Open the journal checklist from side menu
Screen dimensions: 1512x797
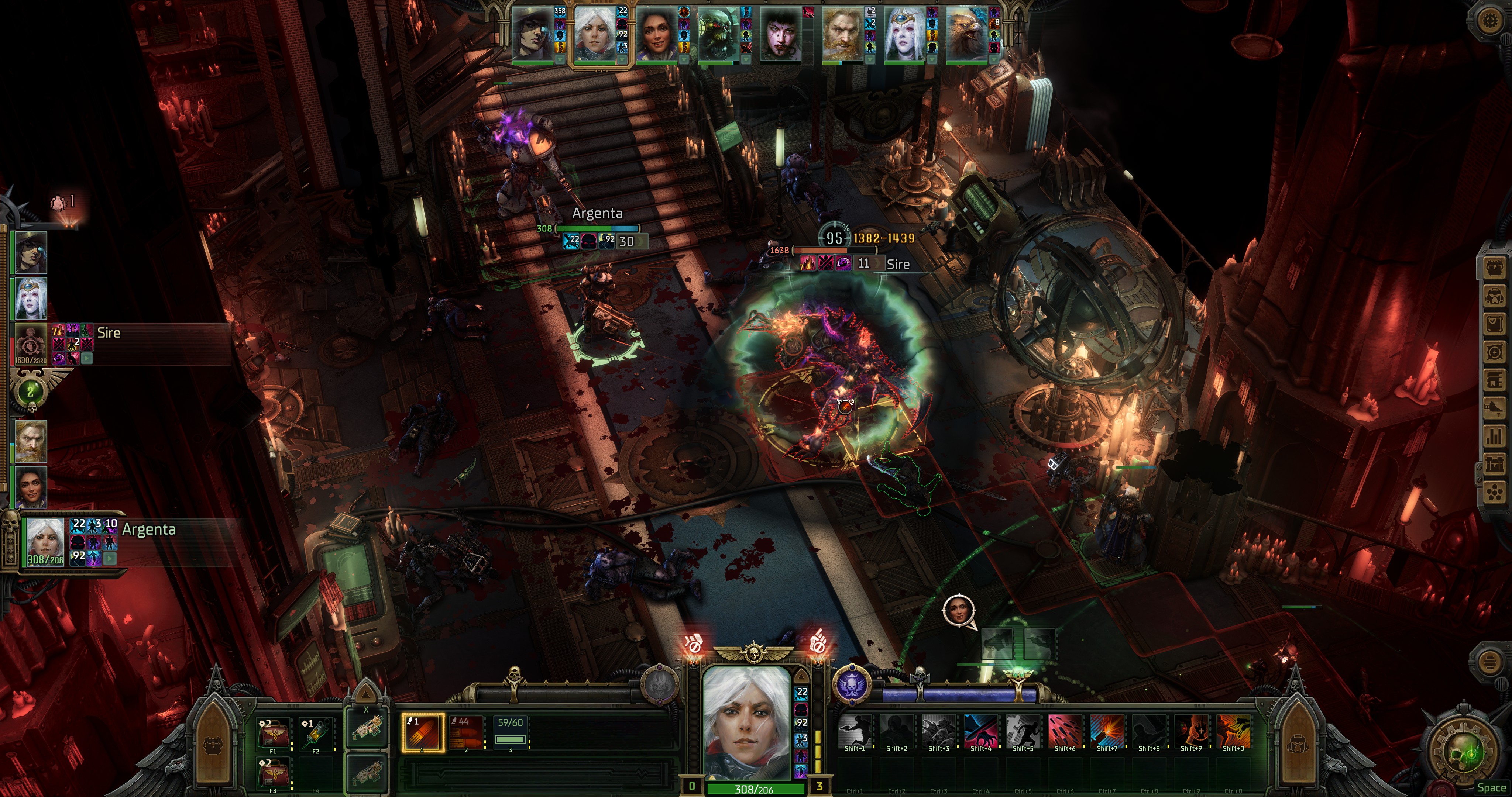pyautogui.click(x=1494, y=323)
